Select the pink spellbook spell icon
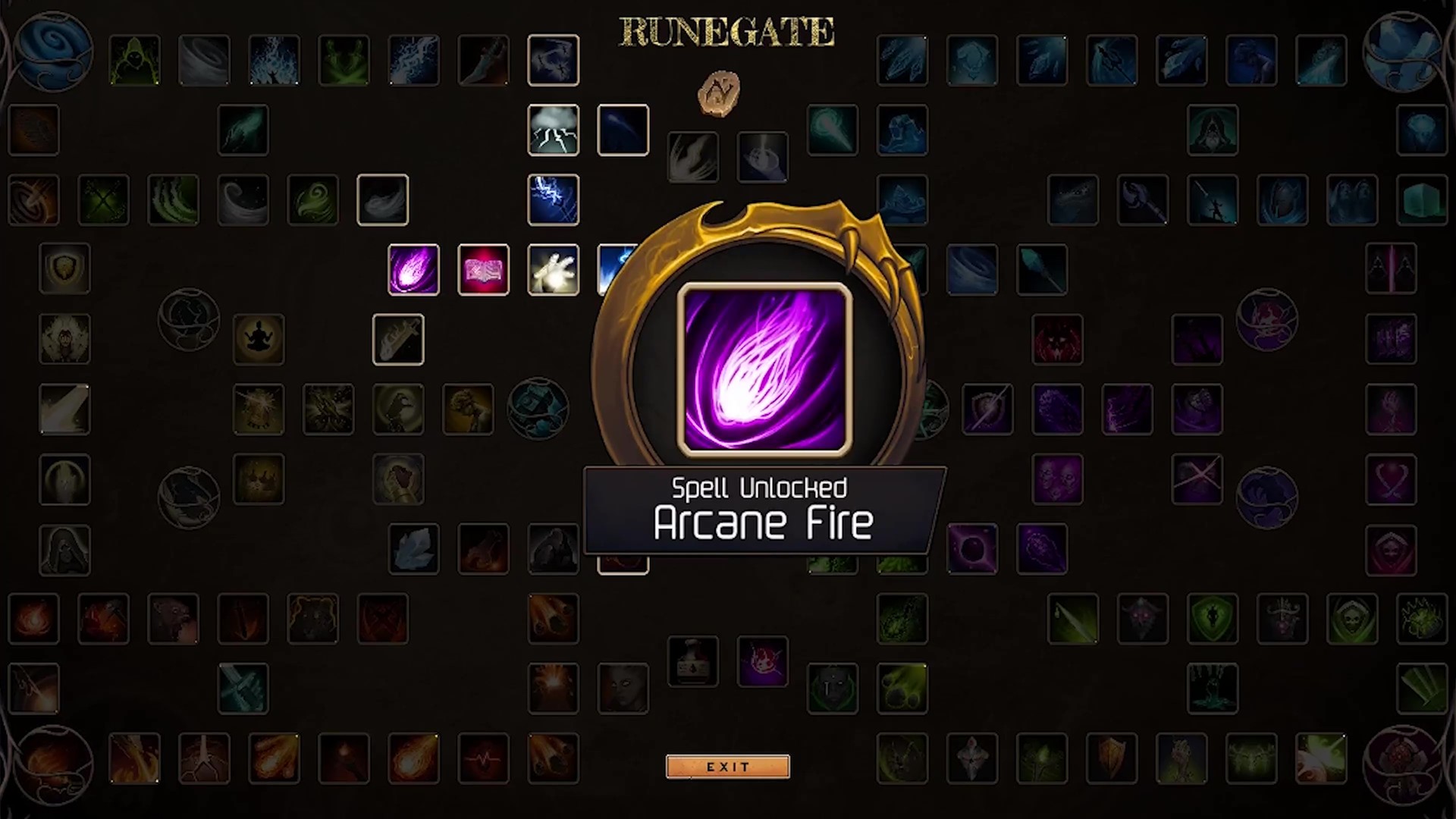1456x819 pixels. pos(484,270)
